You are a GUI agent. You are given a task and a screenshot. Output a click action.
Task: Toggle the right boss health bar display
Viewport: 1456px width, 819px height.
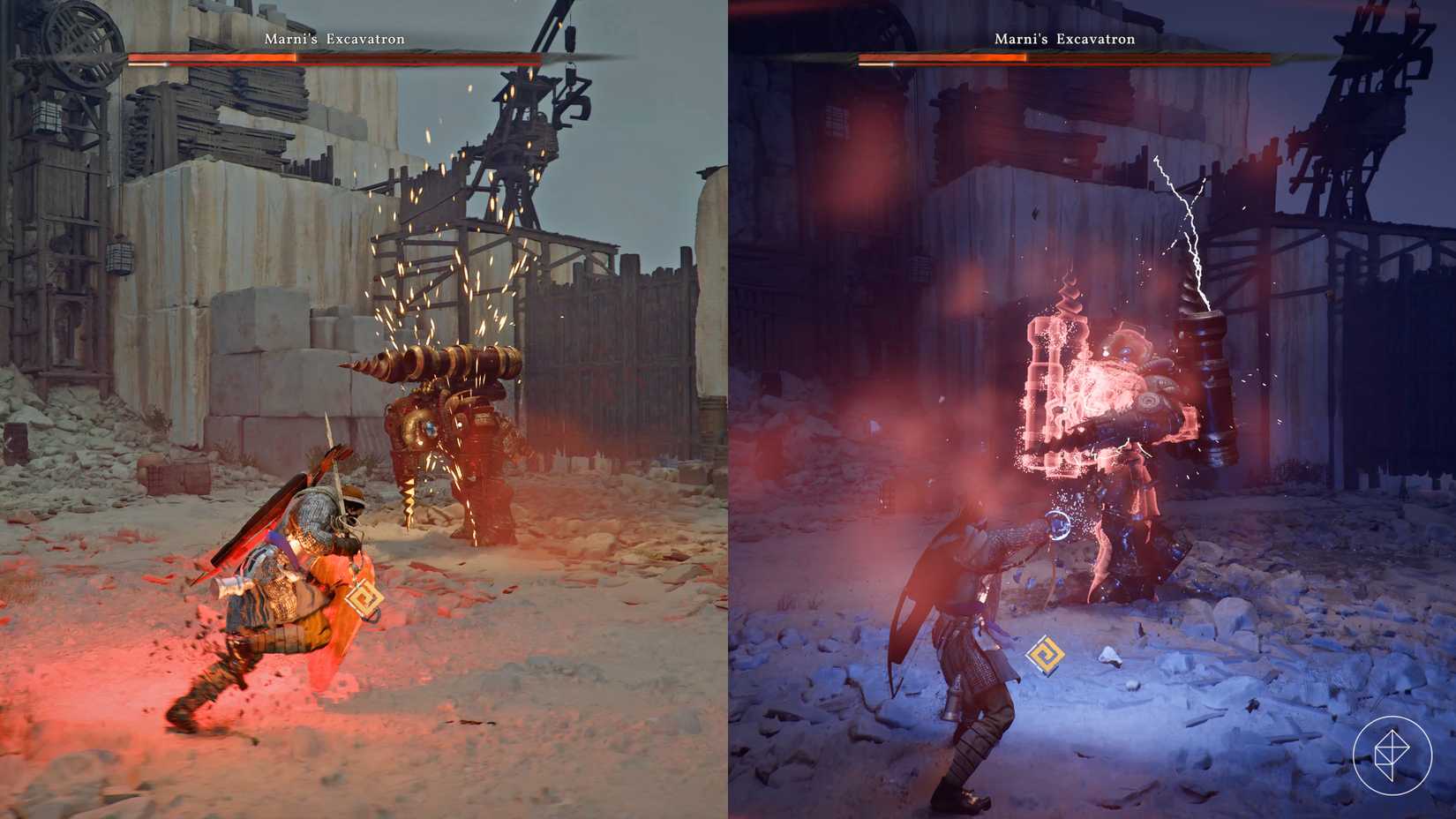(1059, 58)
